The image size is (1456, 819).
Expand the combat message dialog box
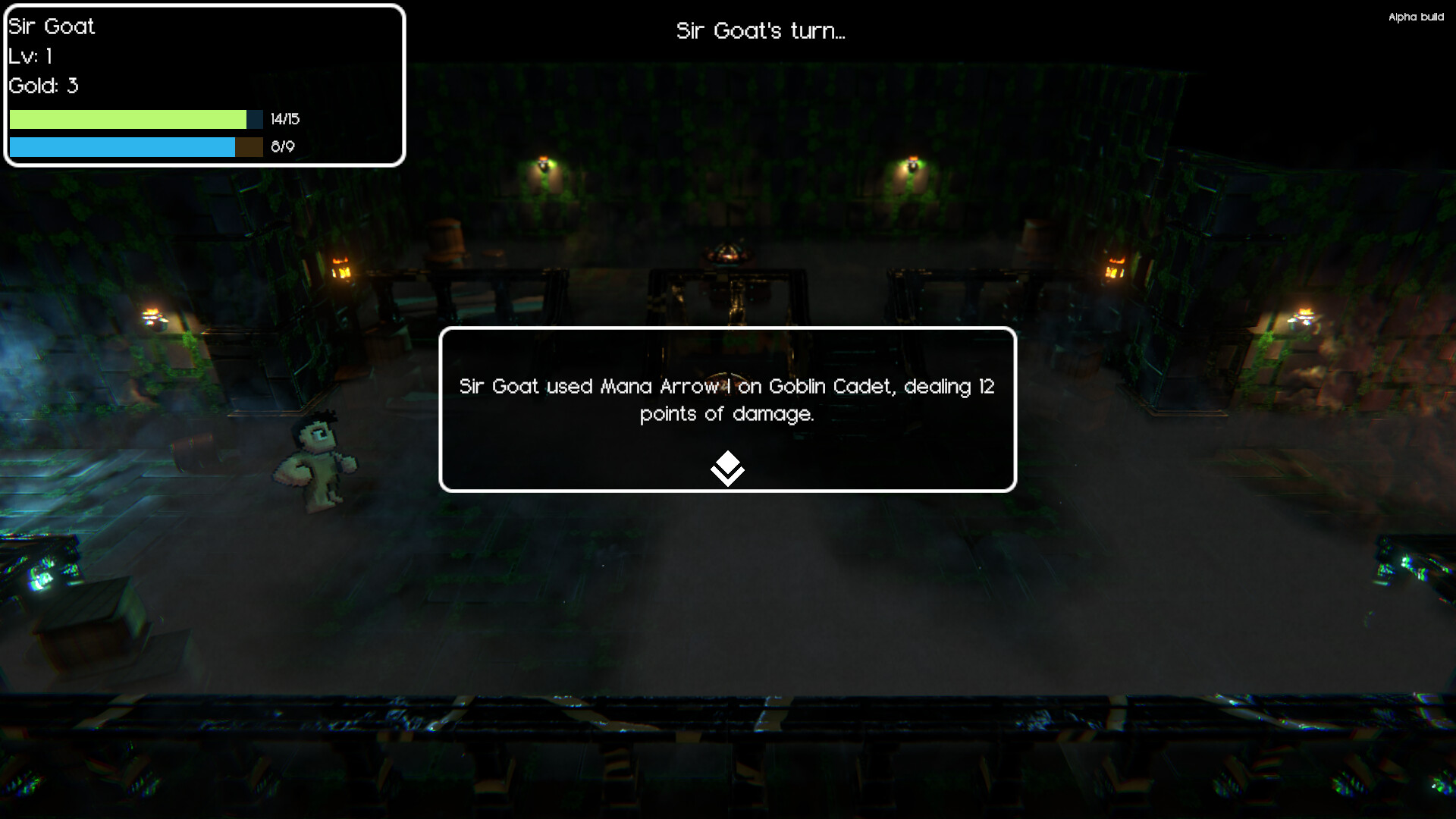pyautogui.click(x=726, y=409)
